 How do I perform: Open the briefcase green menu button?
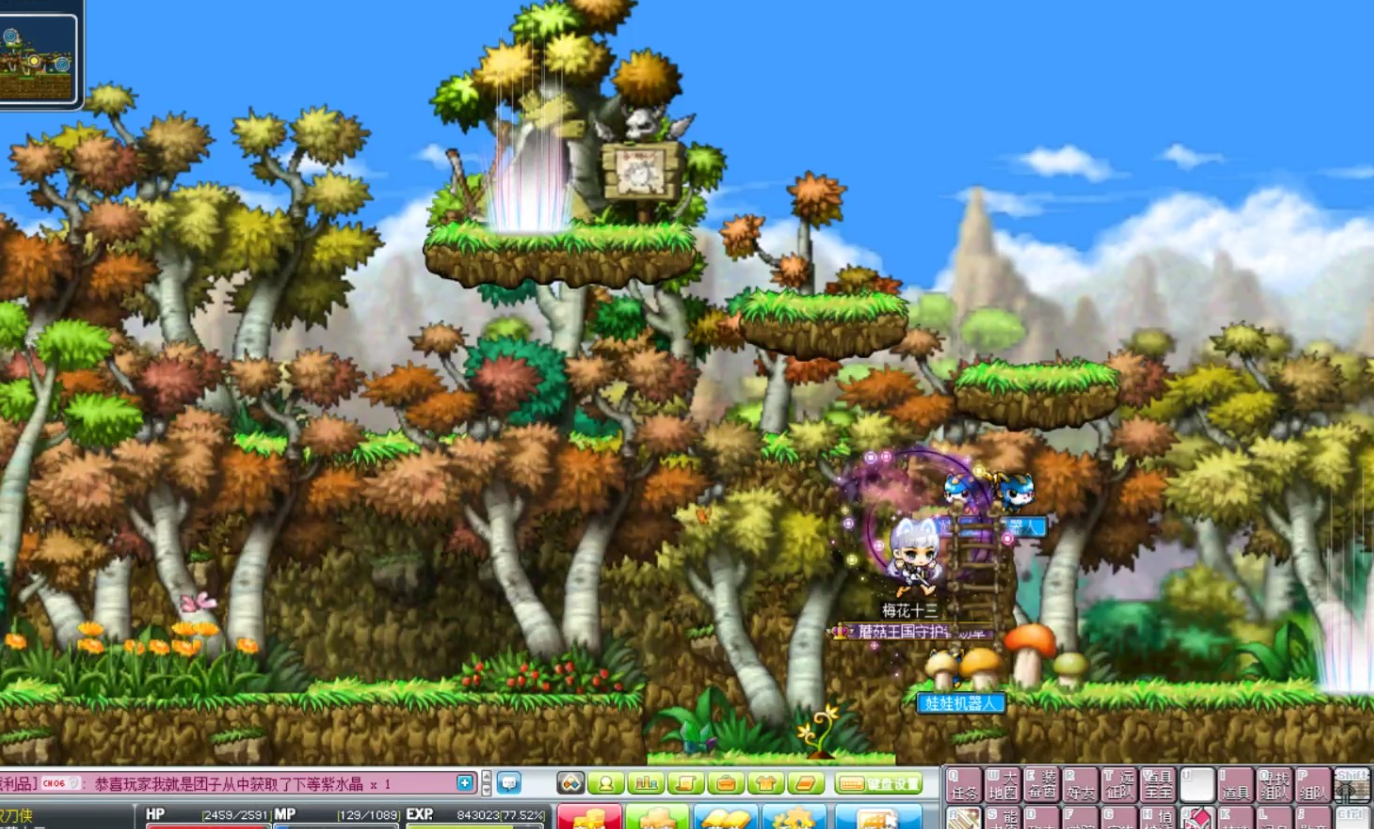(726, 783)
